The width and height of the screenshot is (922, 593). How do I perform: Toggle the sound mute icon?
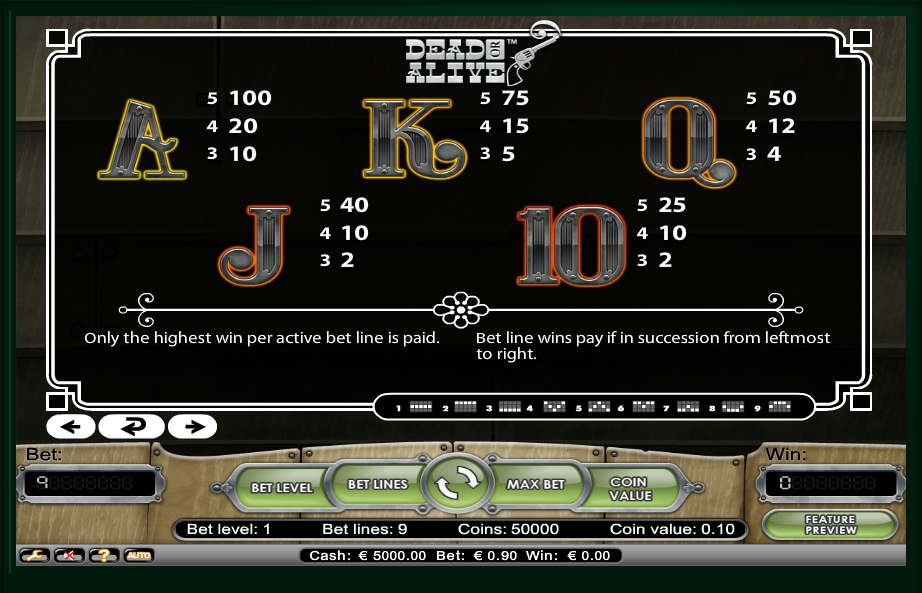68,555
